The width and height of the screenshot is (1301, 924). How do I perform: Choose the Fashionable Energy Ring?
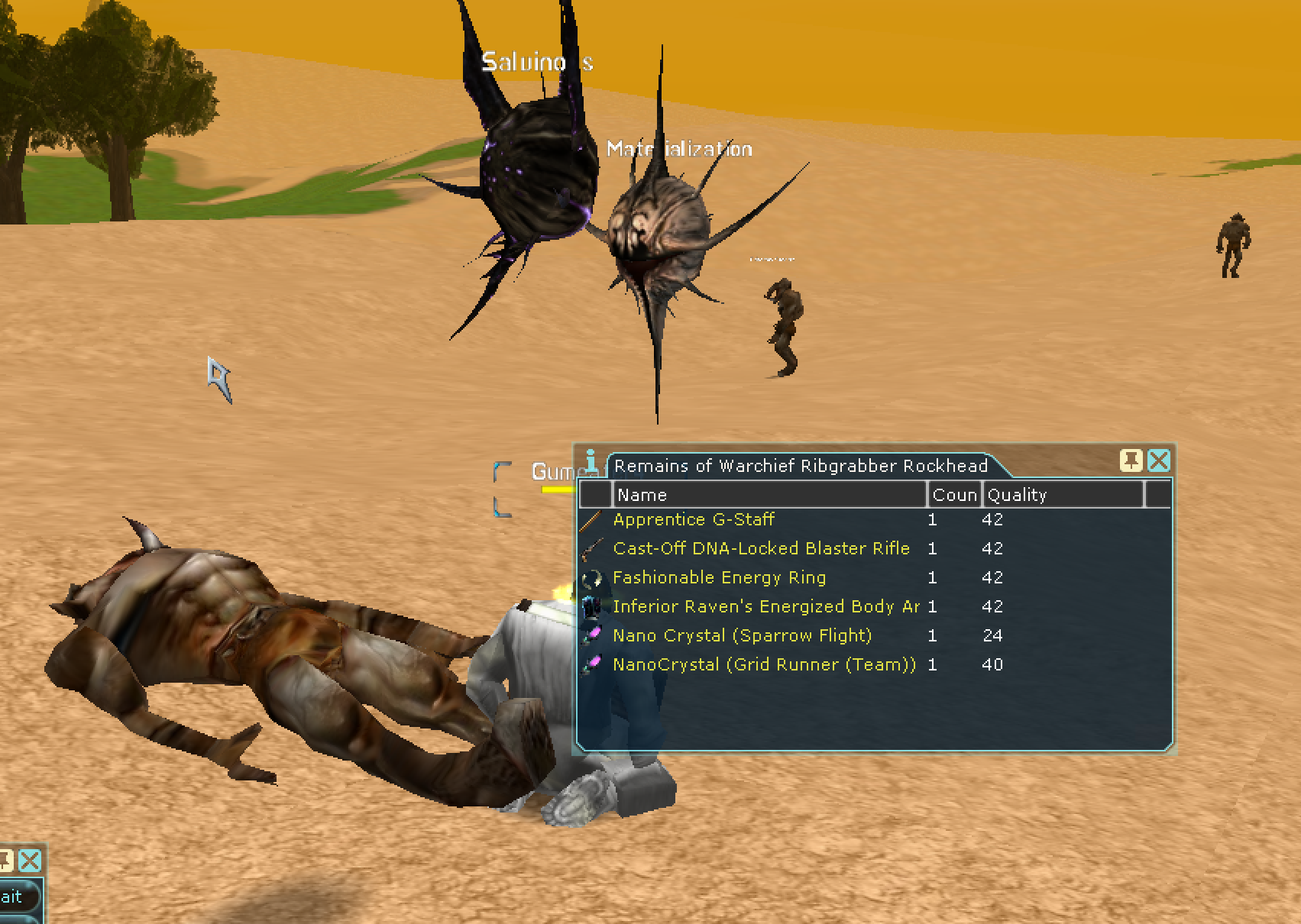pyautogui.click(x=719, y=578)
